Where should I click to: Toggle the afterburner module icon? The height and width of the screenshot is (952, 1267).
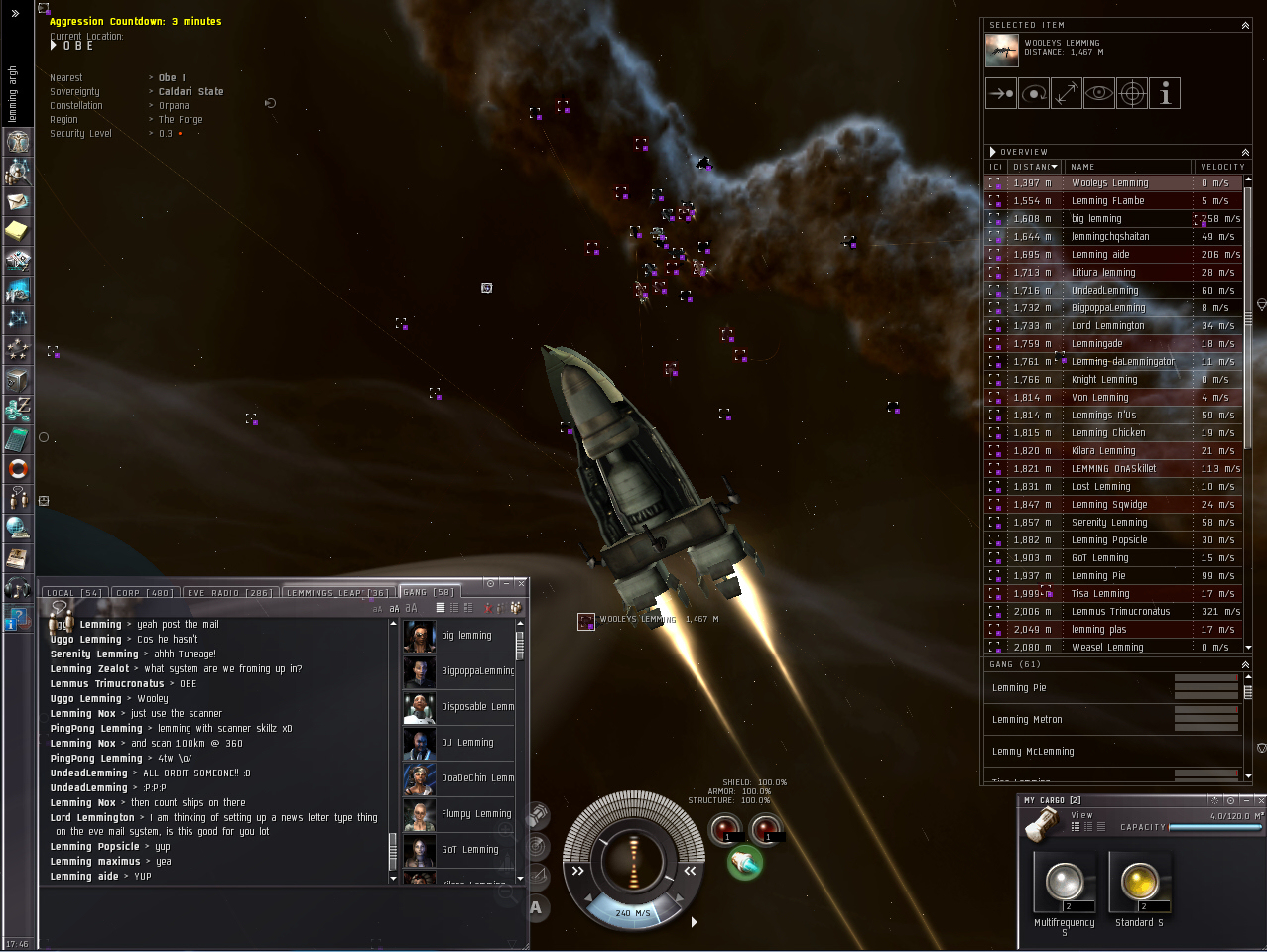coord(745,864)
